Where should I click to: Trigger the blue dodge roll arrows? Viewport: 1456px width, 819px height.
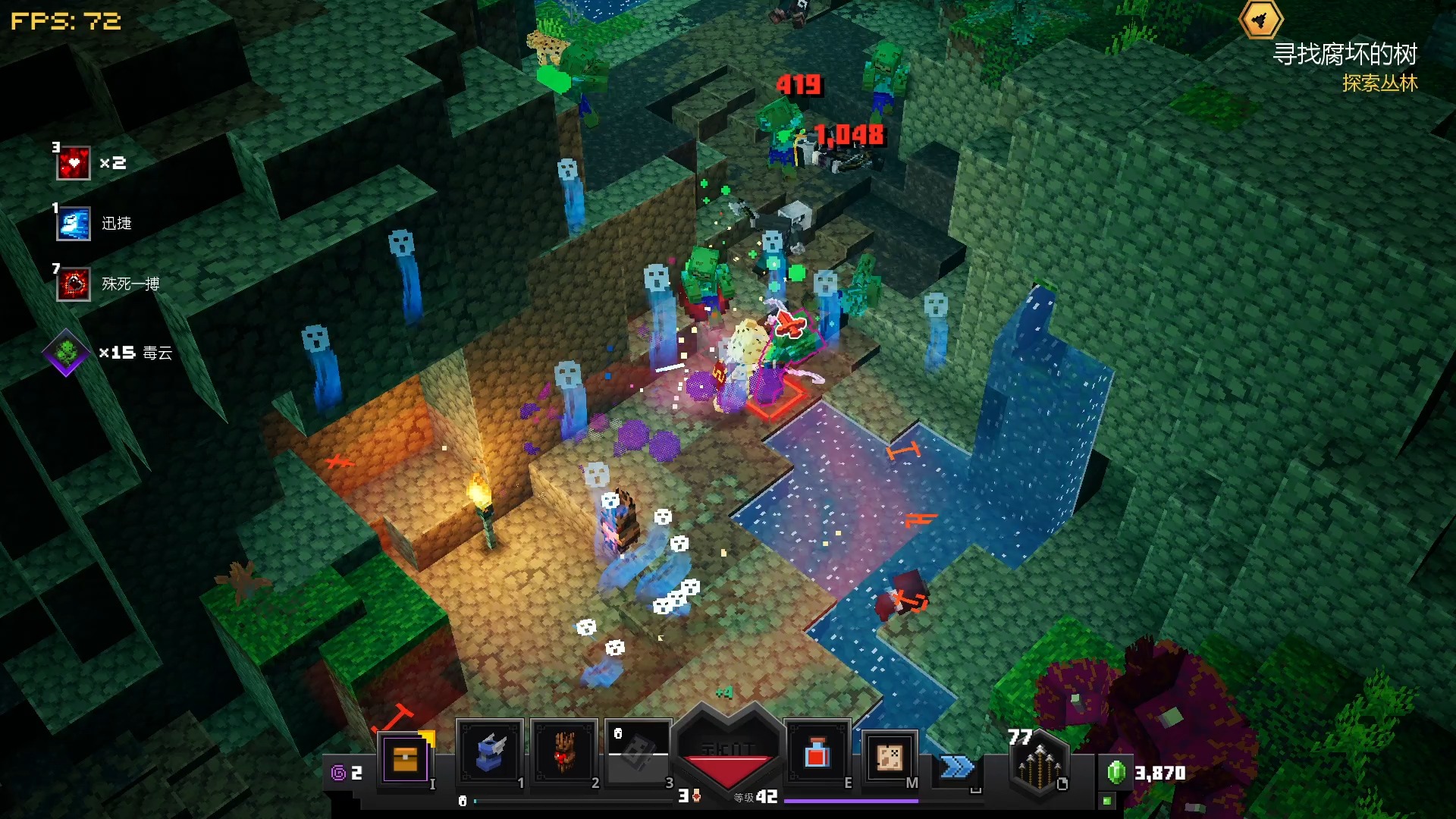(957, 767)
